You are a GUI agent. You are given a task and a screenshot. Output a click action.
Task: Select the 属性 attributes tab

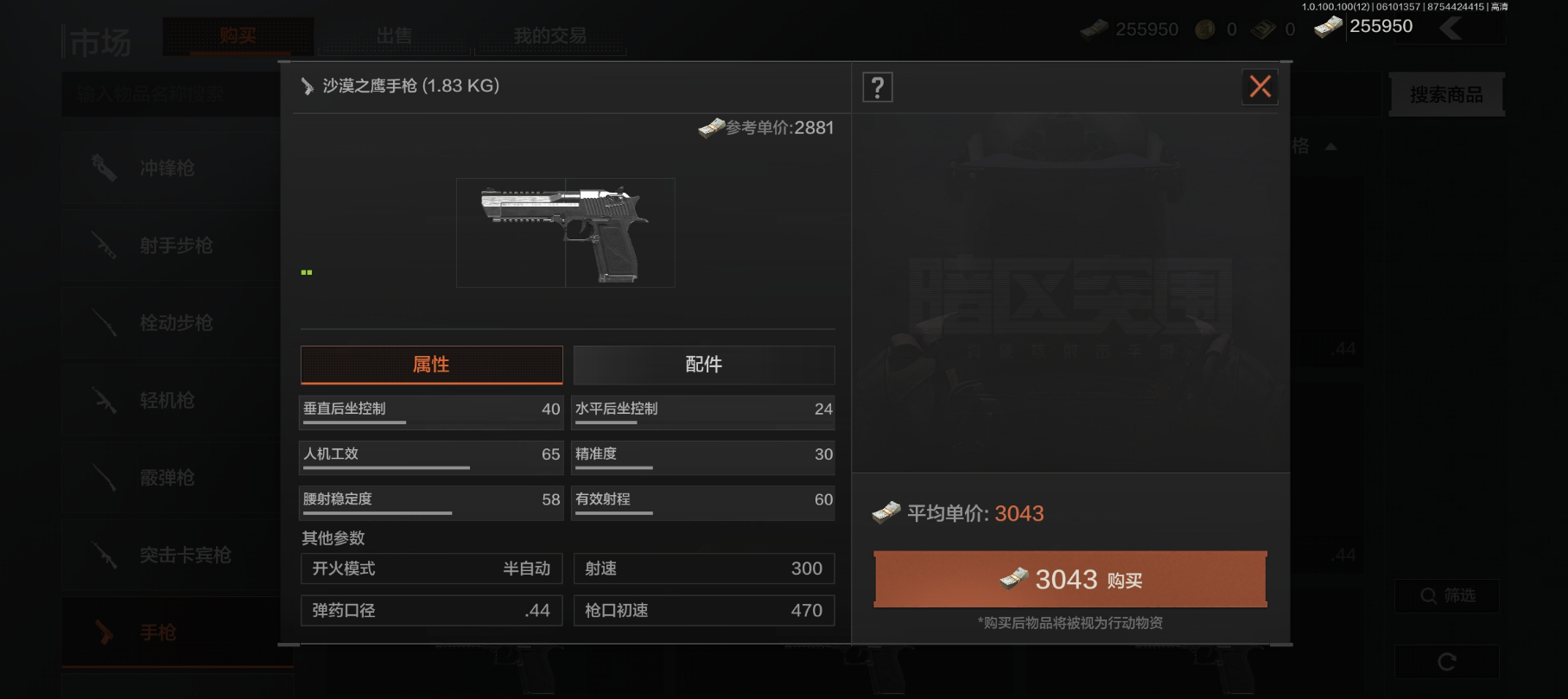pyautogui.click(x=431, y=365)
